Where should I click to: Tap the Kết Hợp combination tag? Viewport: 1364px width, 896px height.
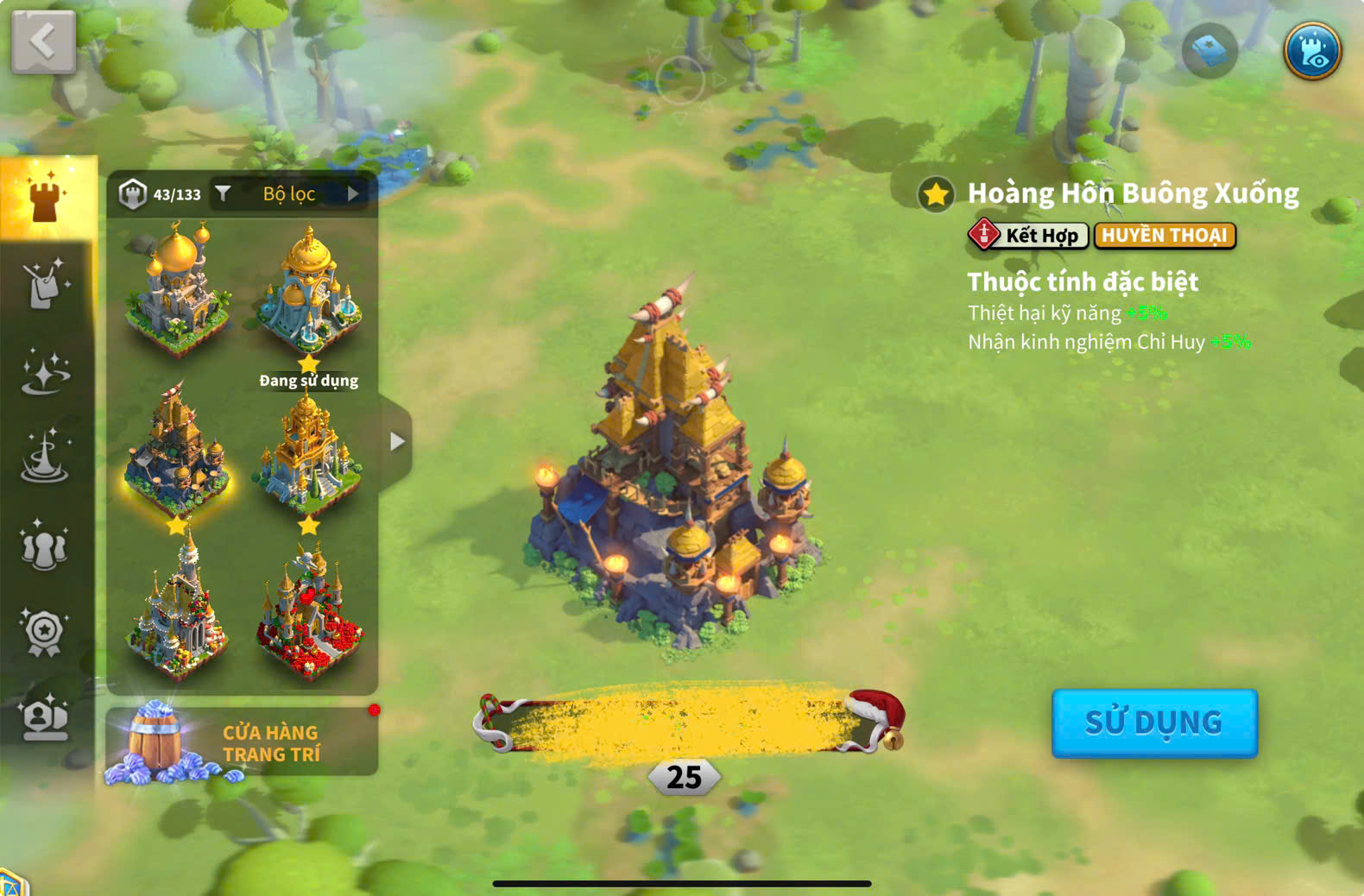point(1029,235)
